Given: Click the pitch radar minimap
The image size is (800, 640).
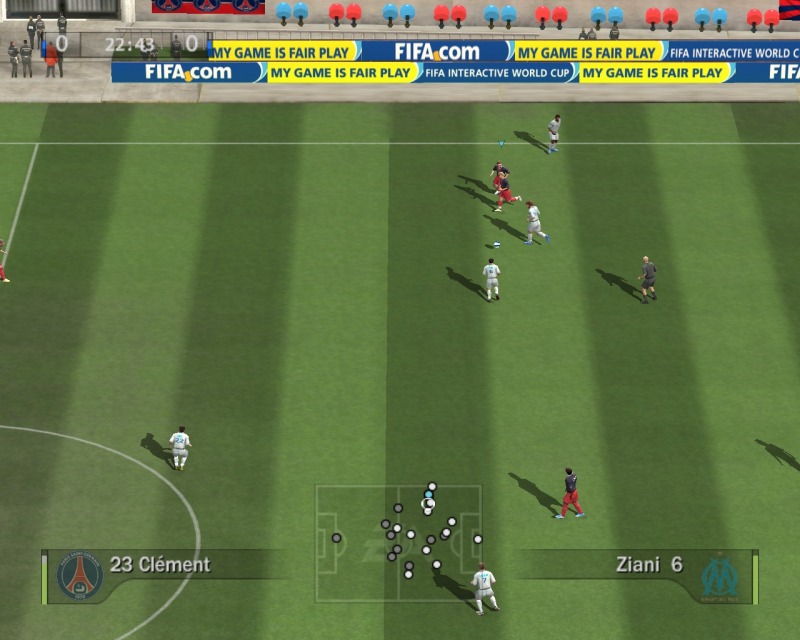Looking at the screenshot, I should click(x=399, y=542).
